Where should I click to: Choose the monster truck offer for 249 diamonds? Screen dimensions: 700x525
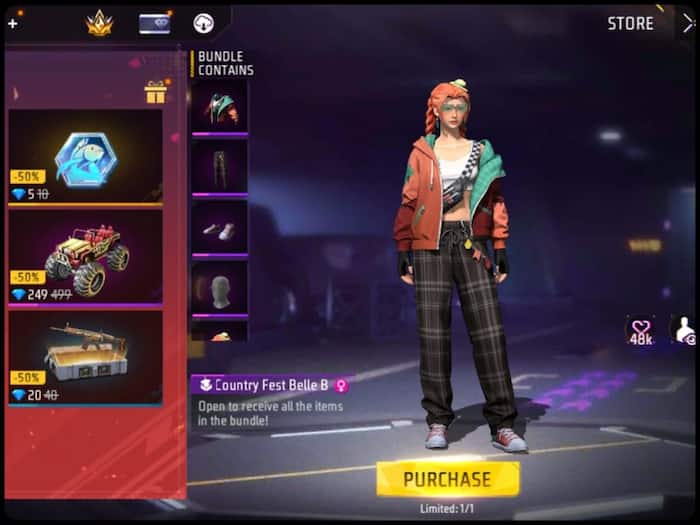coord(85,256)
